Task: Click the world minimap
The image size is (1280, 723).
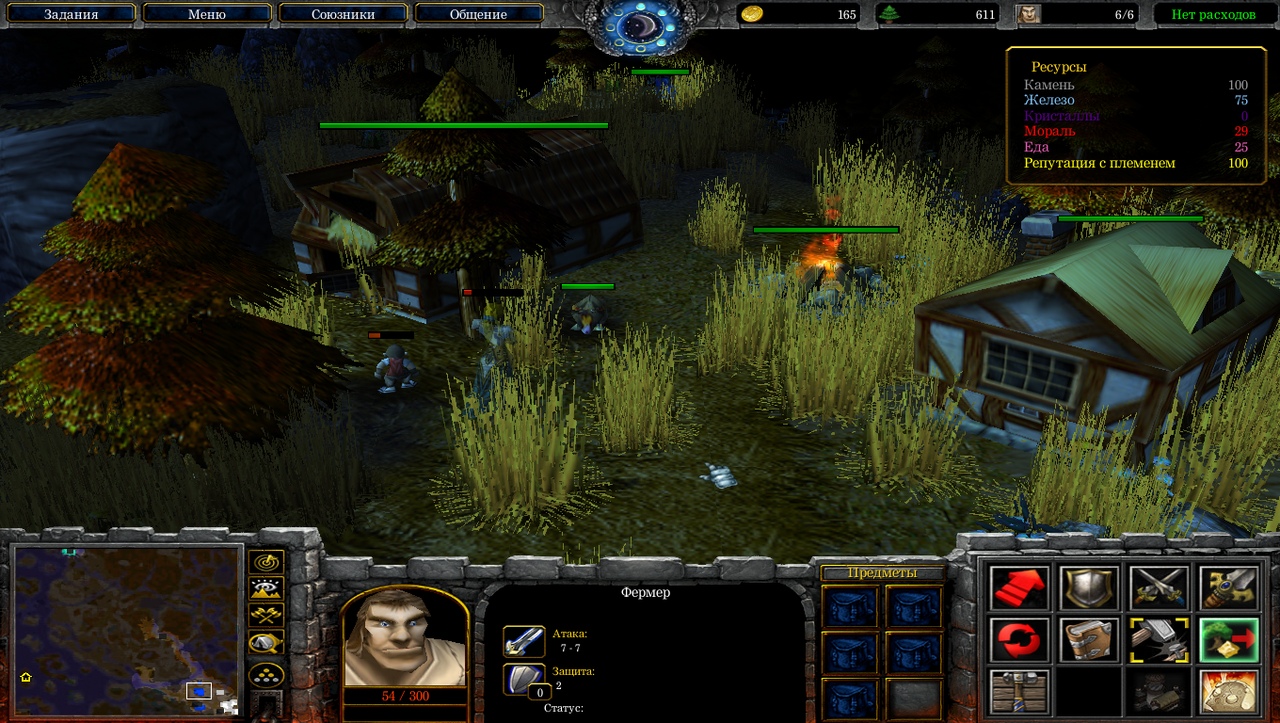Action: [x=126, y=630]
